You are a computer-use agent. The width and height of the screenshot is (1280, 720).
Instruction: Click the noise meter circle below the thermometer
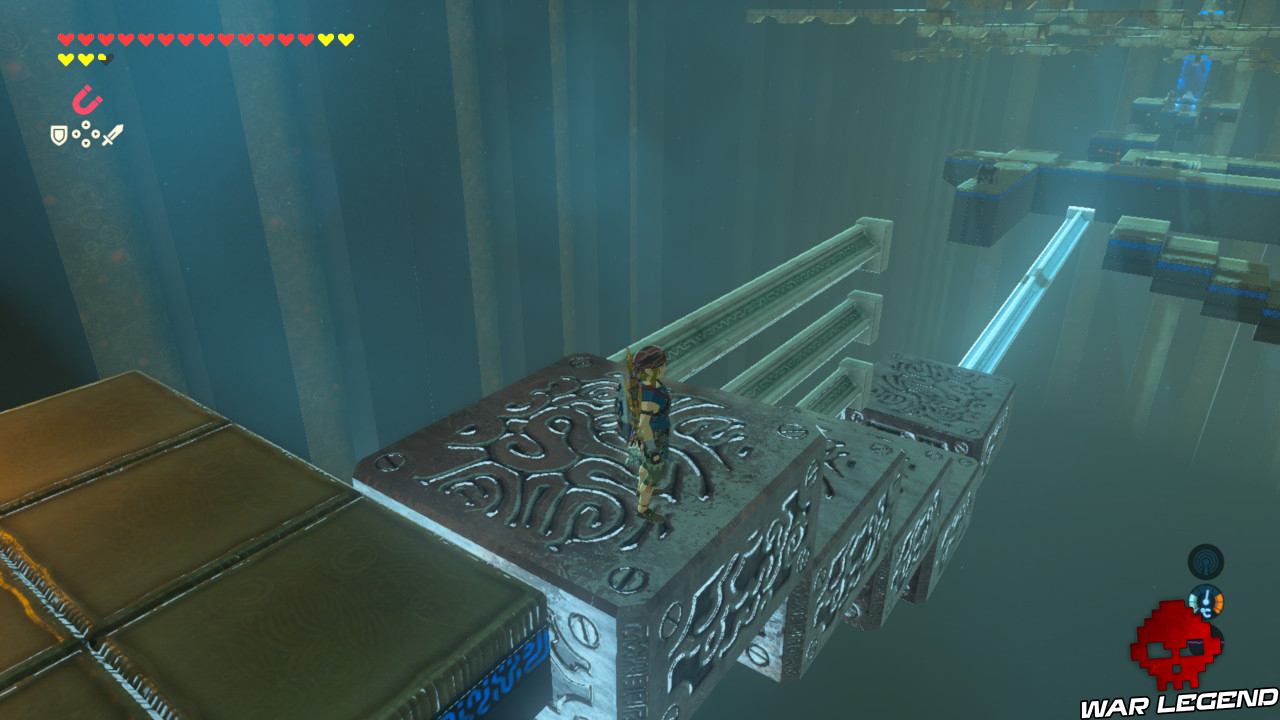(1206, 642)
